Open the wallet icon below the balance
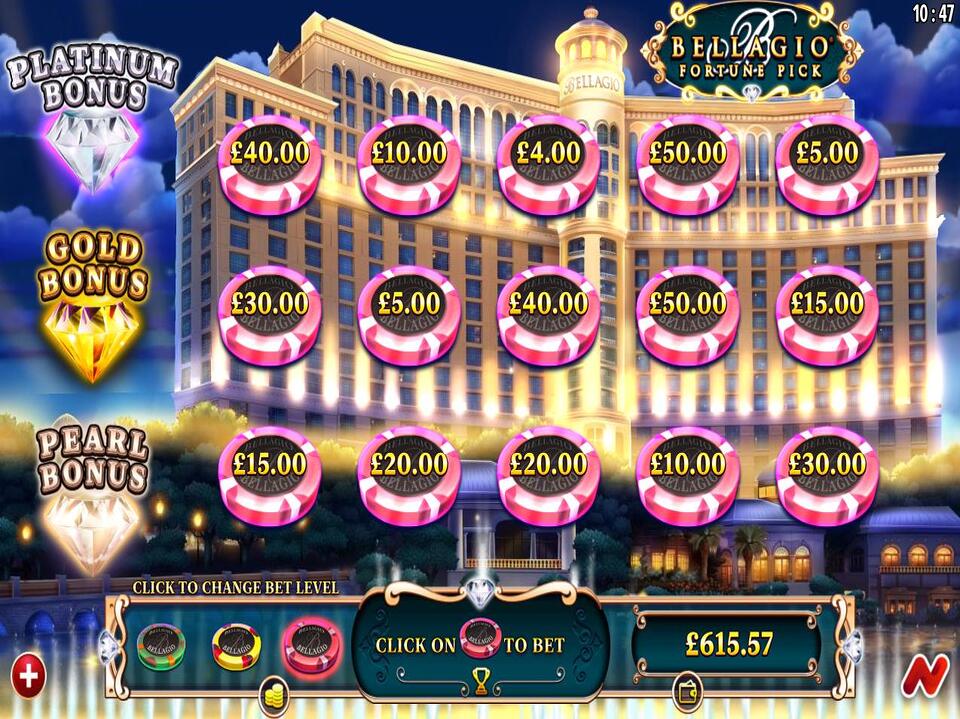The height and width of the screenshot is (719, 960). 687,692
